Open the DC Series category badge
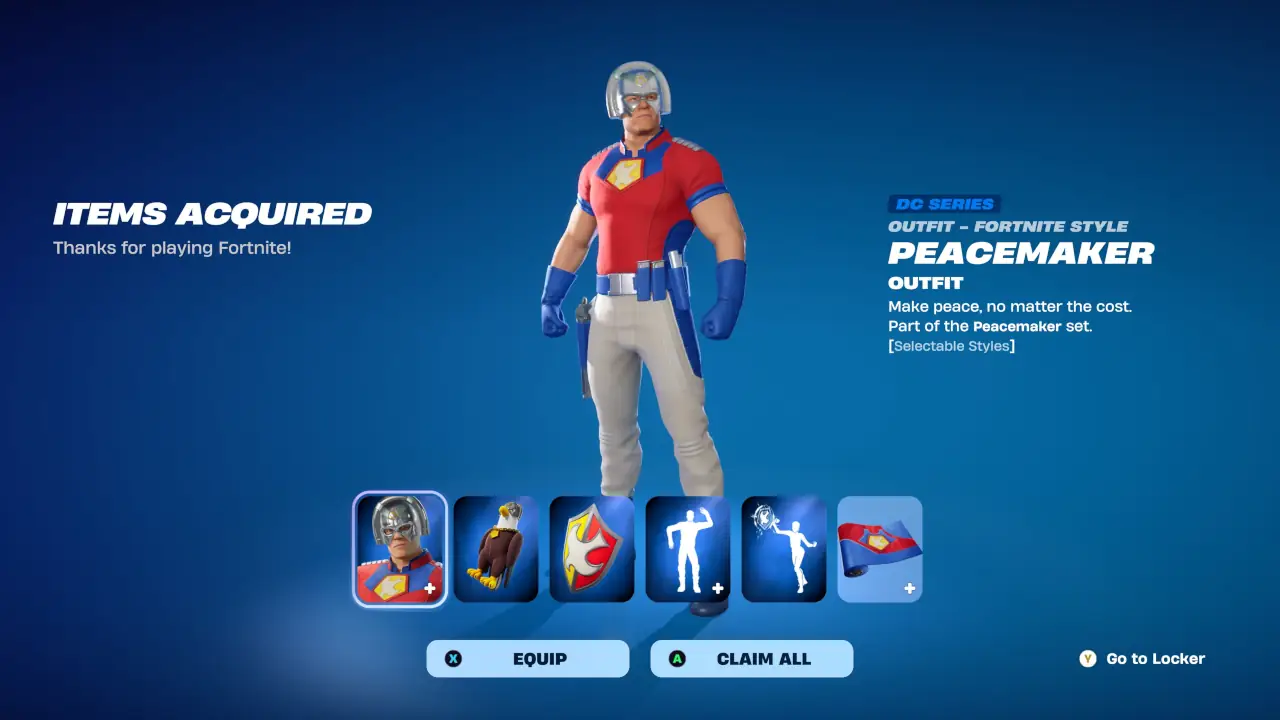 click(x=944, y=203)
